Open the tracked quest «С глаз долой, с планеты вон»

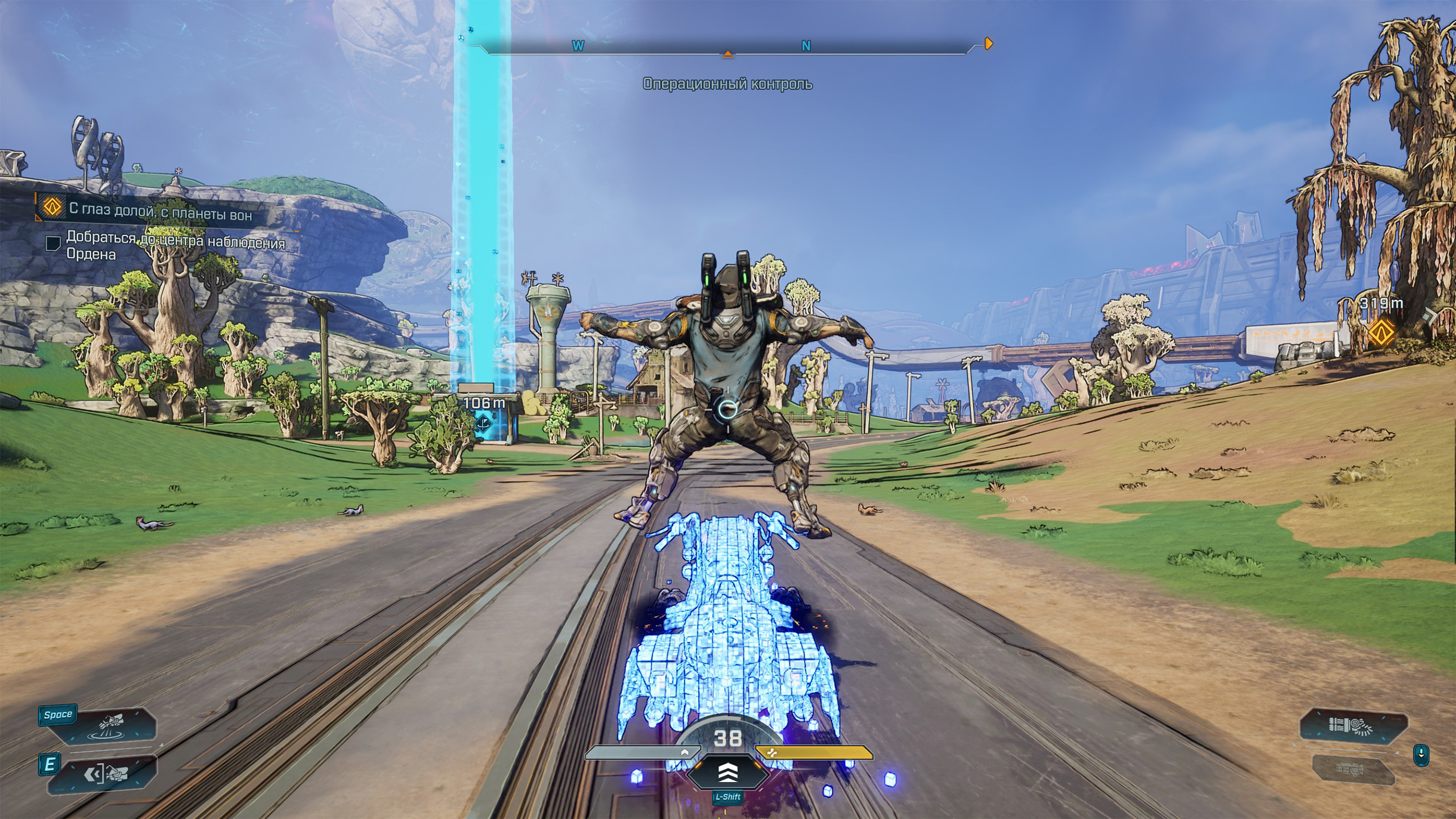160,212
